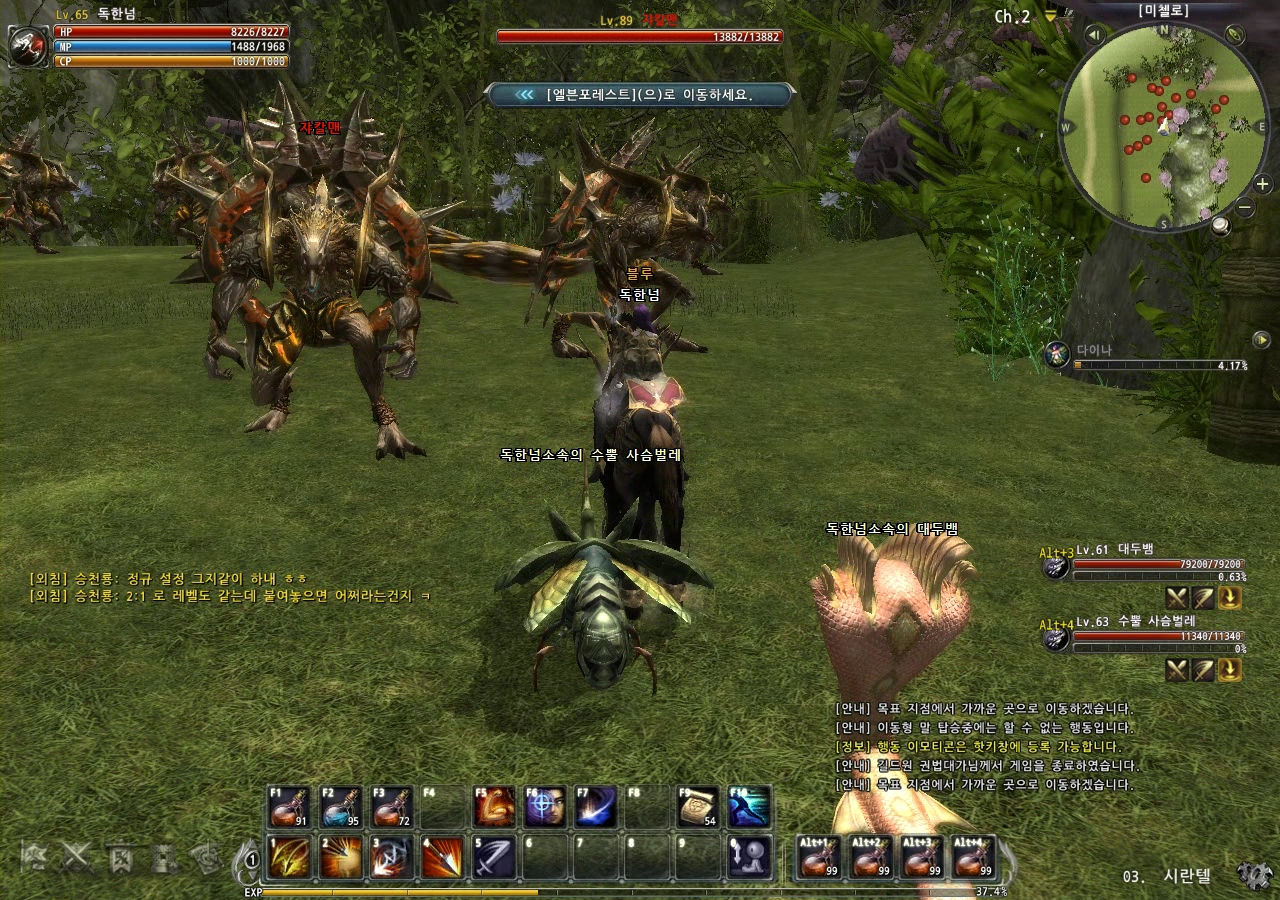Screen dimensions: 1280x900
Task: Click the 엘븐포레스트 quest guide banner
Action: tap(640, 95)
